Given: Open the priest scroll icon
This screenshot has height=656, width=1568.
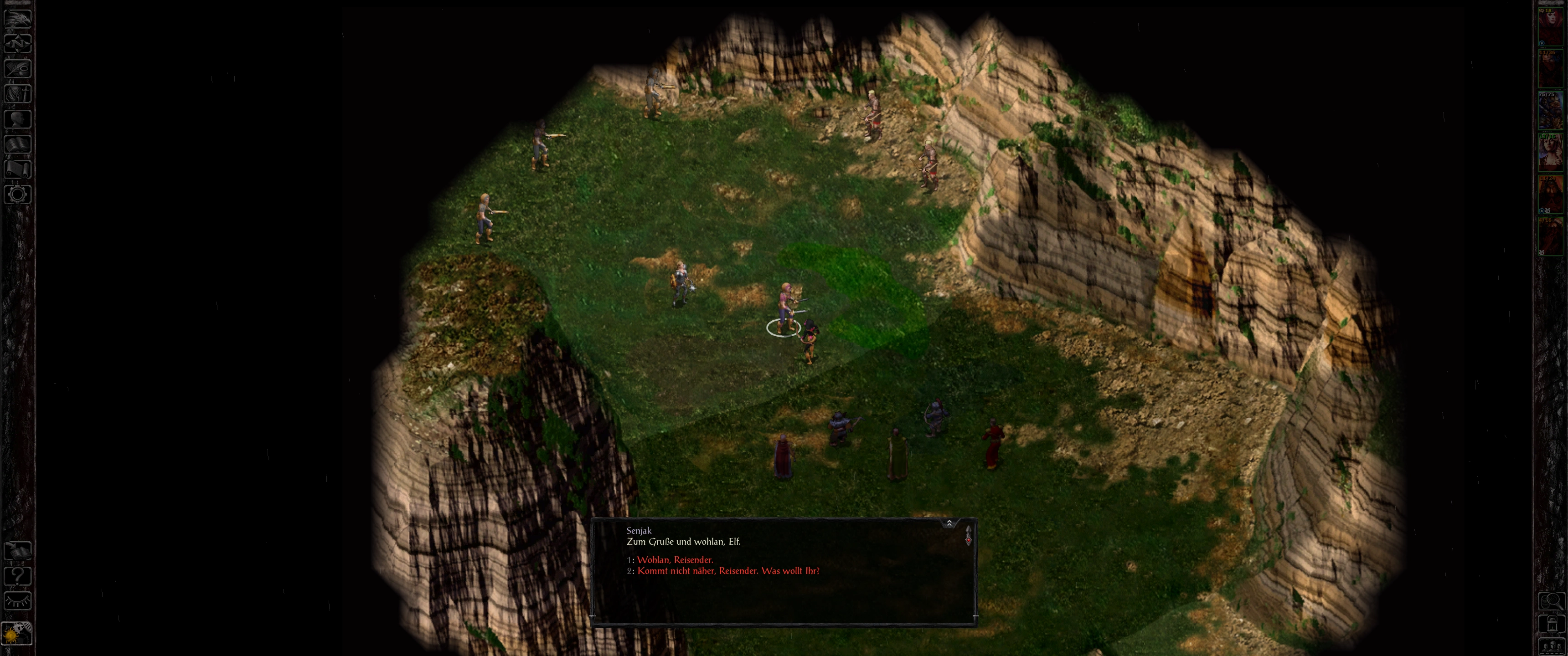Looking at the screenshot, I should [18, 169].
